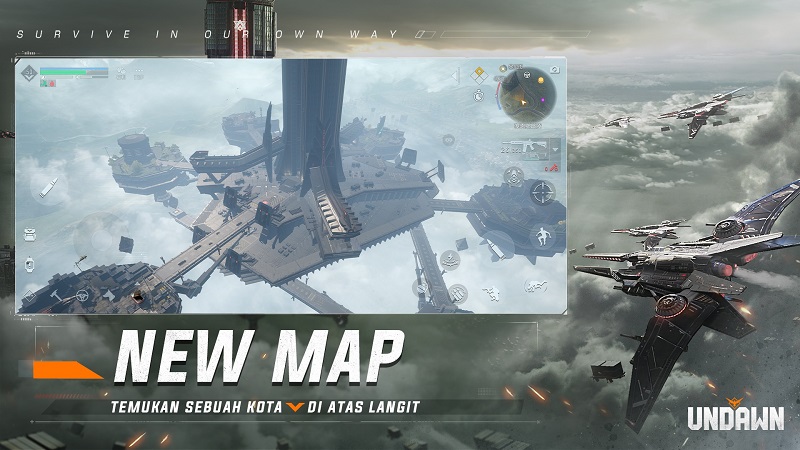
Task: Tap the crosshair aim button
Action: (543, 191)
